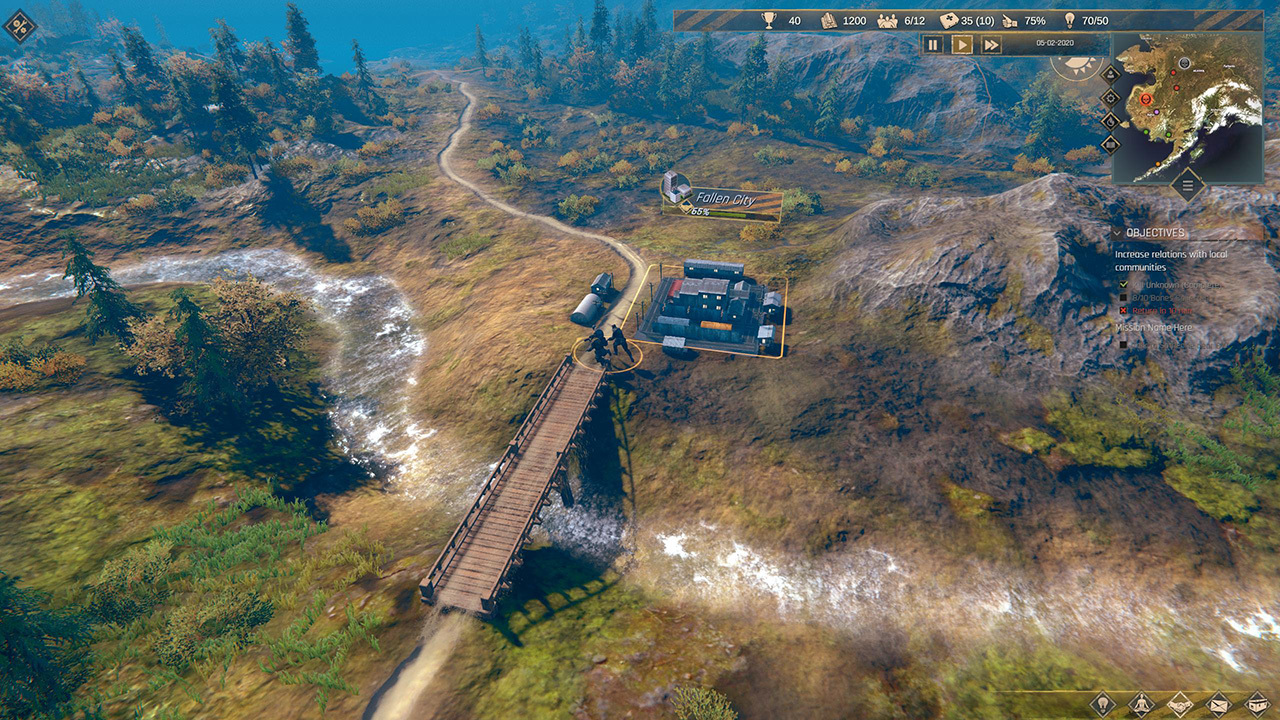Toggle the book map filter
Image resolution: width=1280 pixels, height=720 pixels.
(1110, 144)
